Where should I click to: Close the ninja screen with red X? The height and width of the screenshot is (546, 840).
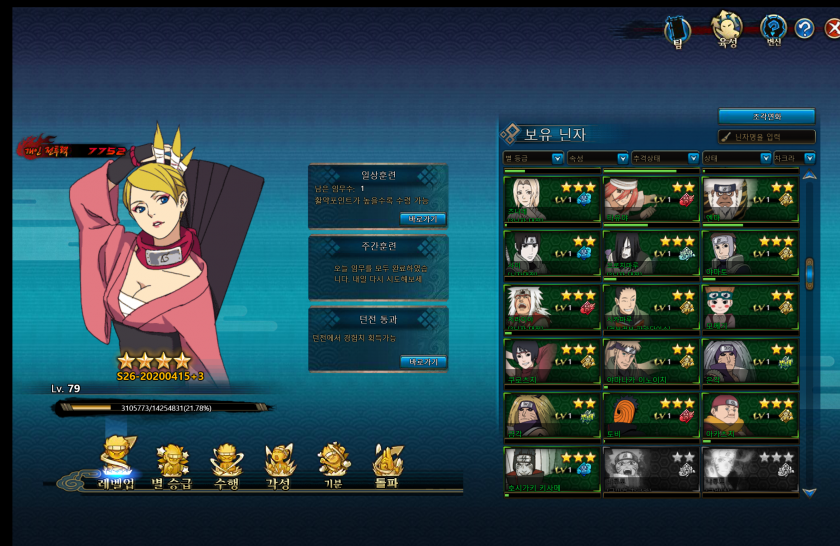pyautogui.click(x=832, y=29)
